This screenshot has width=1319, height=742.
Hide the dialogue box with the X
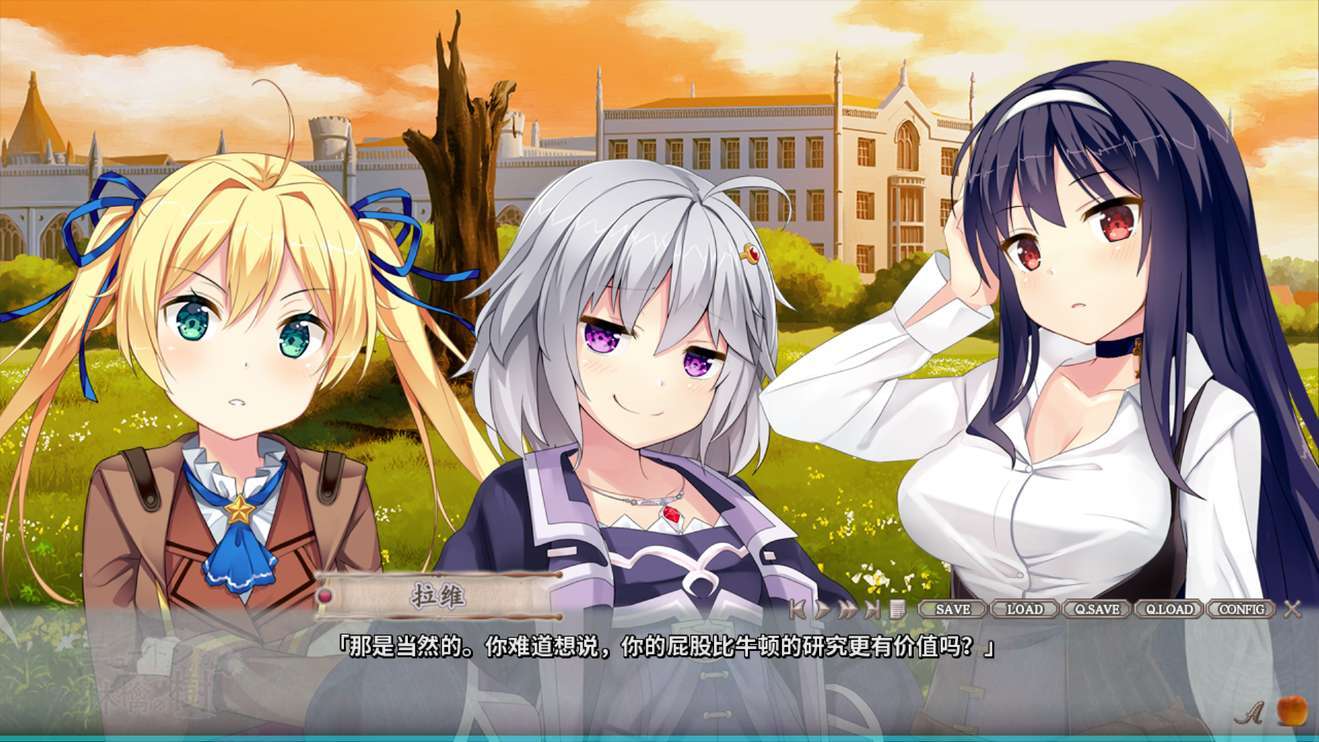[x=1292, y=609]
